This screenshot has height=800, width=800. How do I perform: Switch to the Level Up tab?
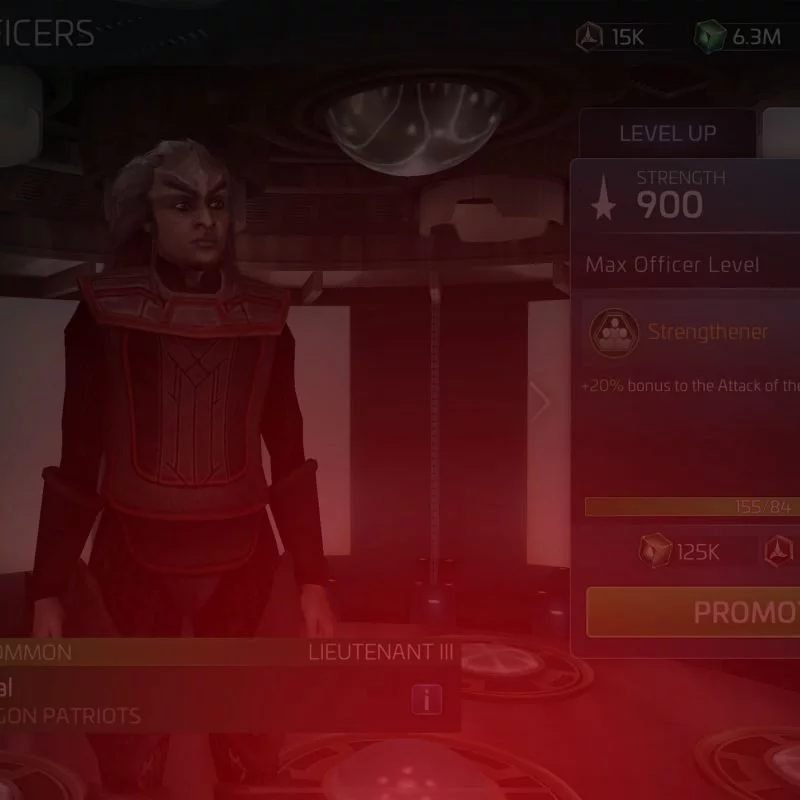point(667,133)
